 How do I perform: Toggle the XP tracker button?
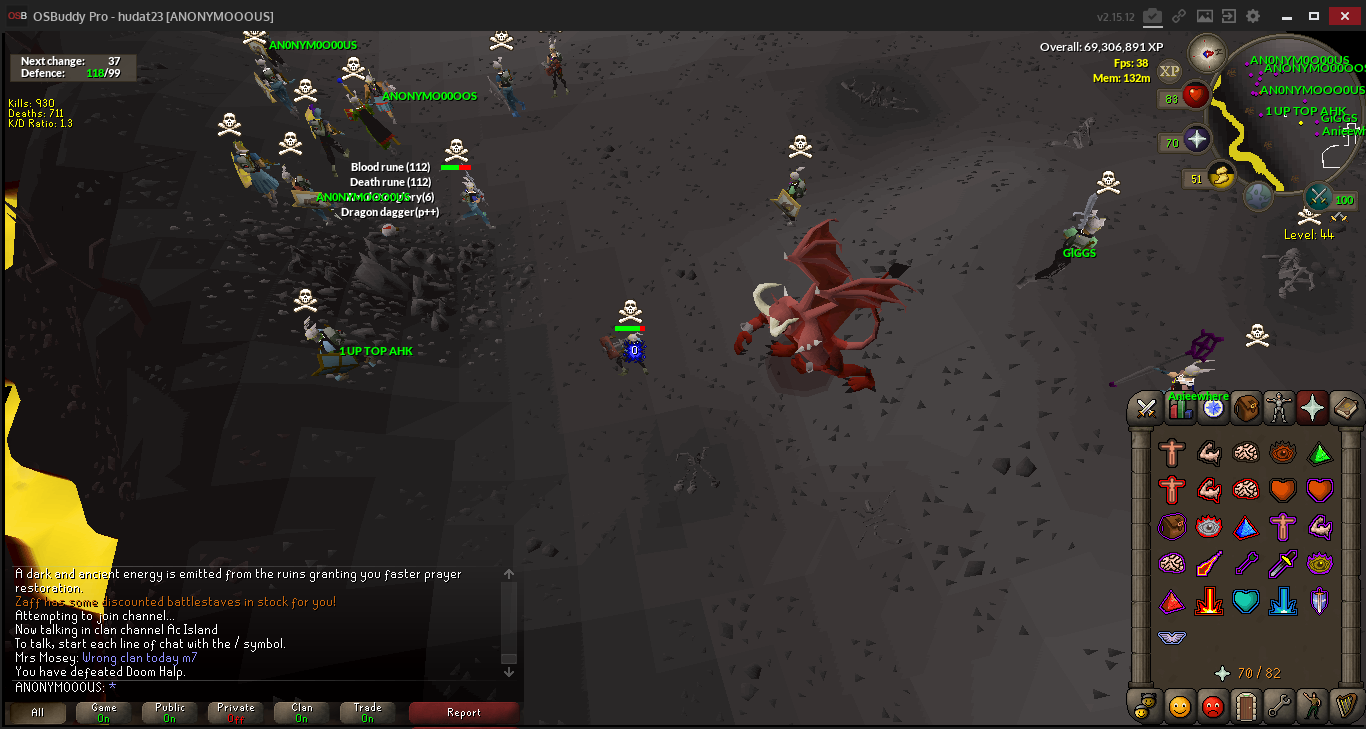click(1169, 70)
